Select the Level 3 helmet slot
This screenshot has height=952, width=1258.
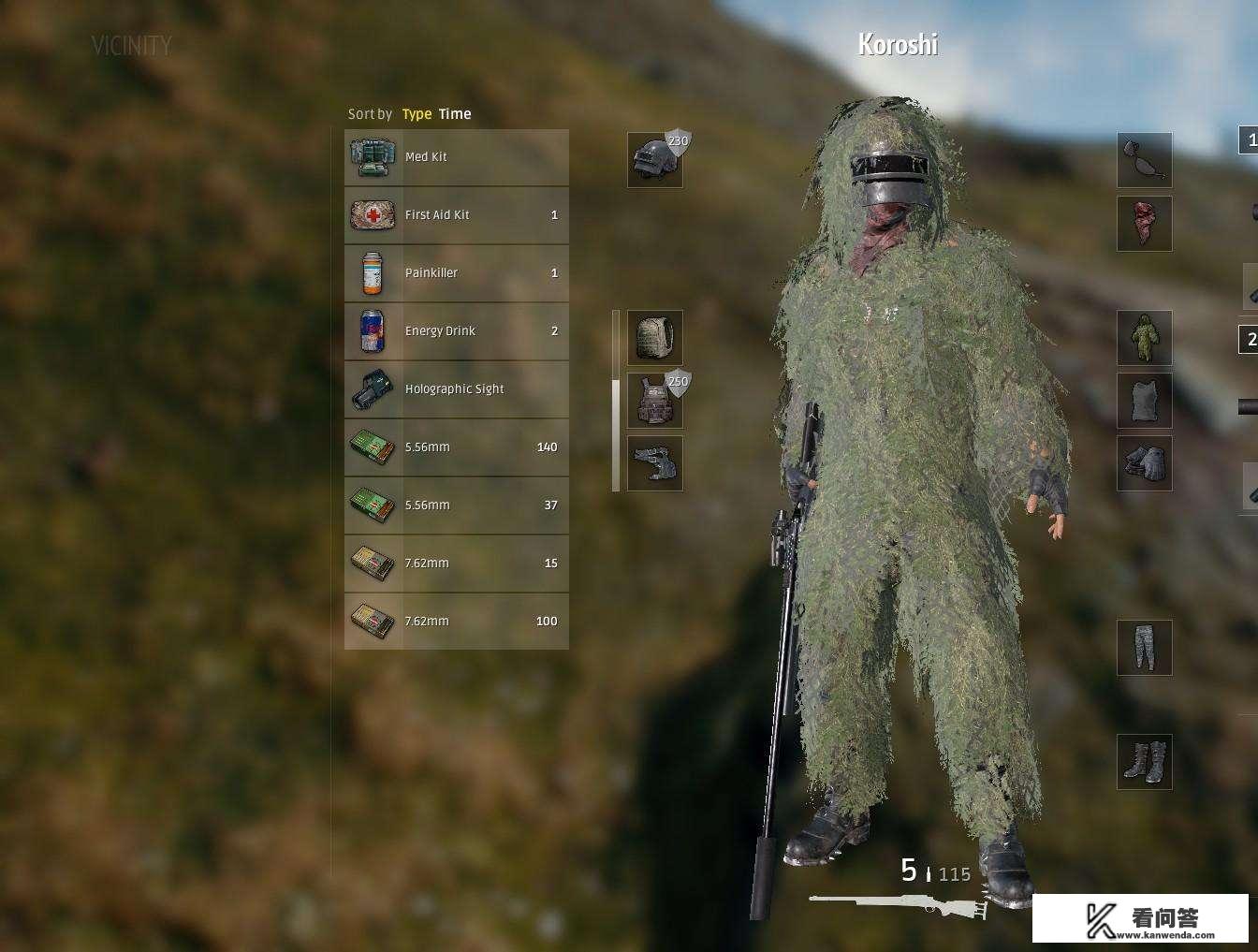click(654, 158)
